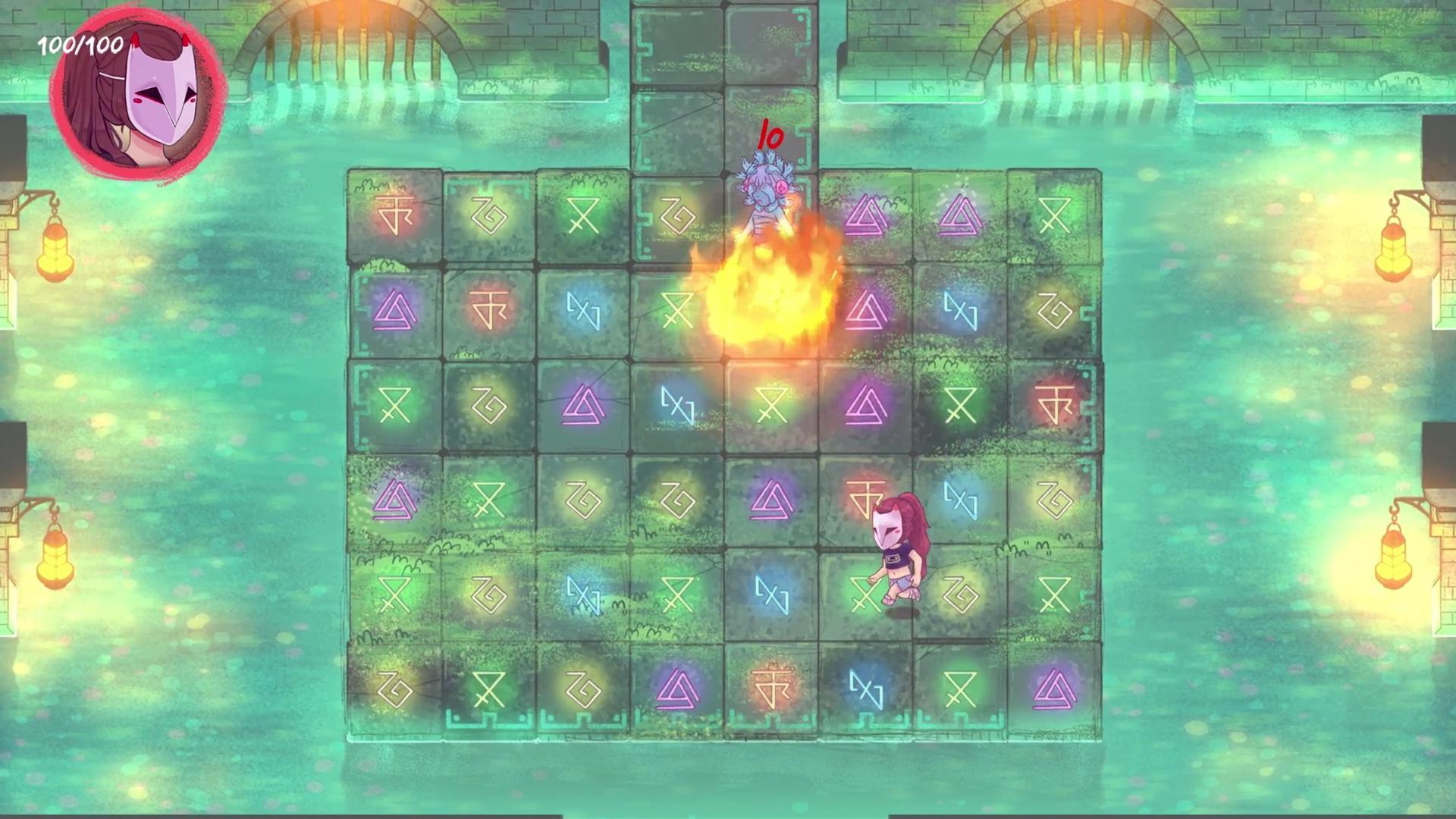Select the purple rune directly under the player
Image resolution: width=1456 pixels, height=819 pixels.
pos(1053,690)
